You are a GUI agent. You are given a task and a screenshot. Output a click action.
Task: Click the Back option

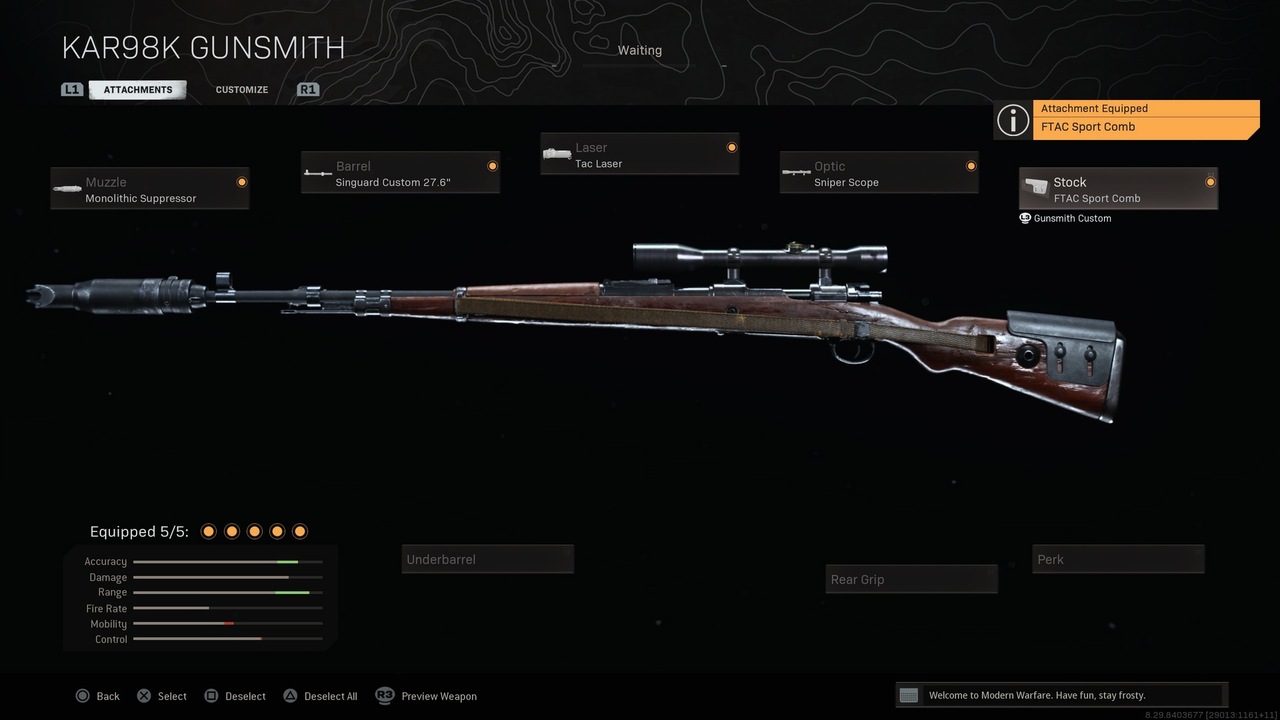(x=98, y=696)
